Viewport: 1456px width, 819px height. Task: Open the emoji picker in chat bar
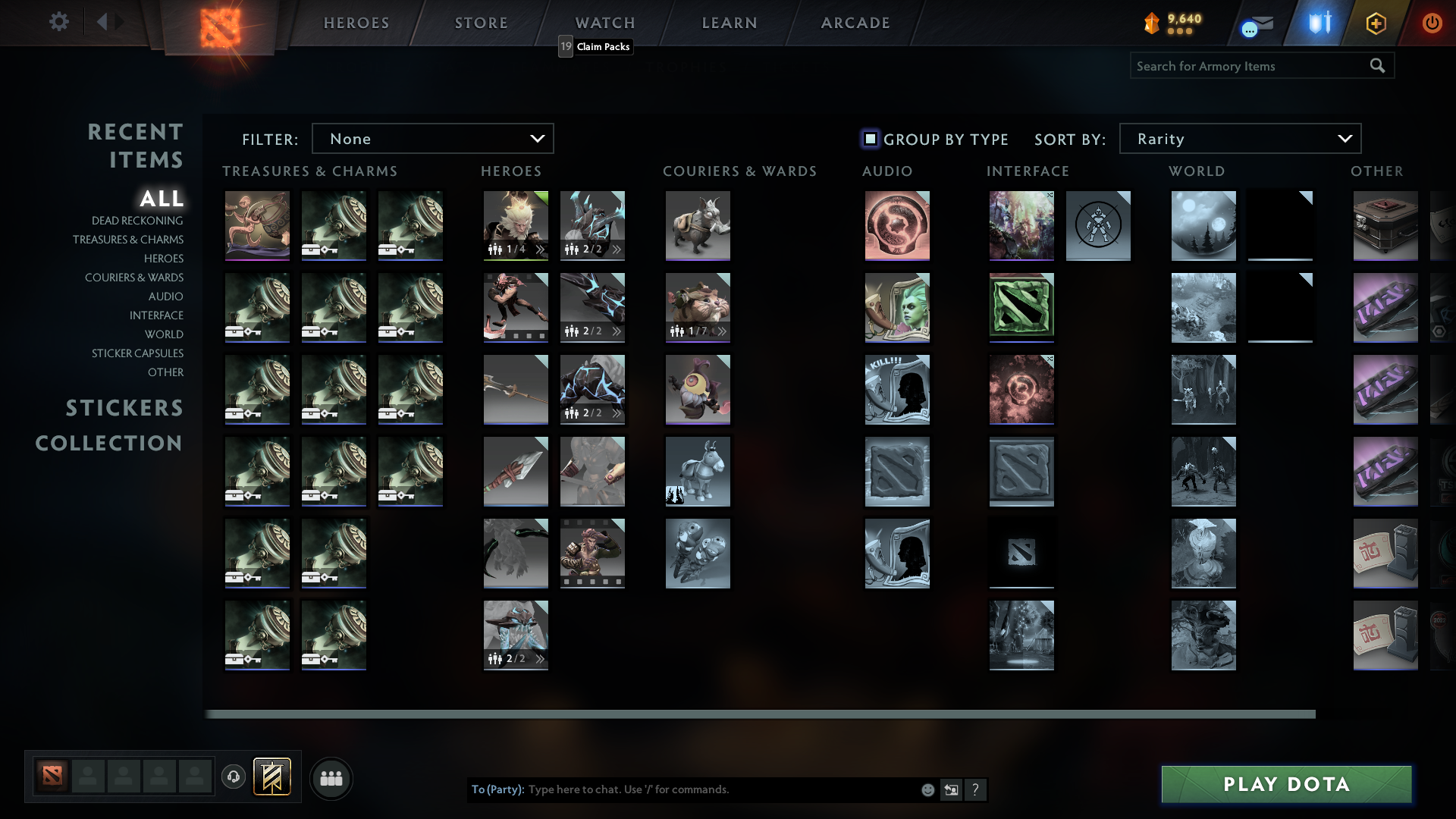927,789
